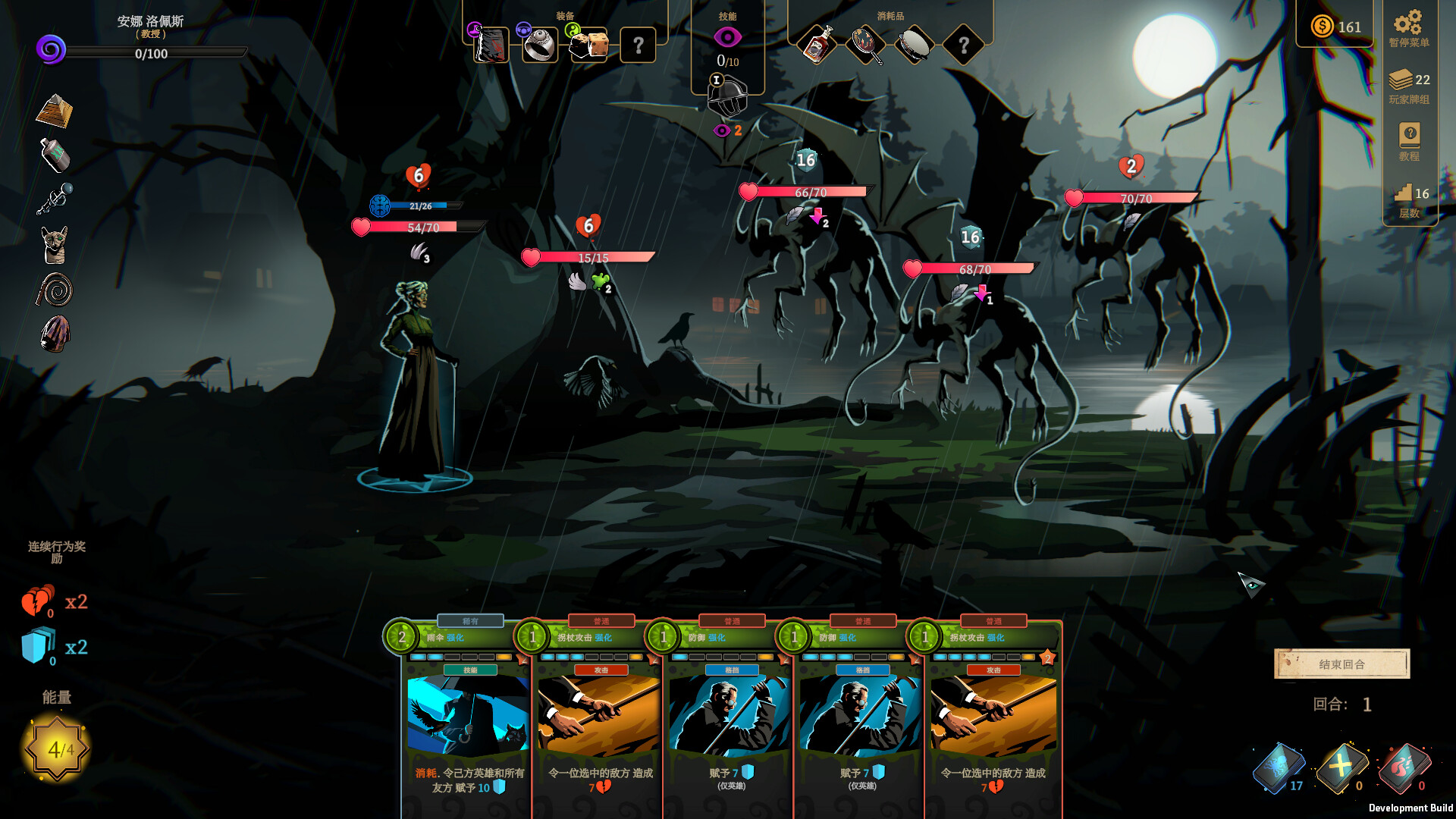Inspect the golden pyramid relic
Screen dimensions: 1456x819
pyautogui.click(x=55, y=111)
